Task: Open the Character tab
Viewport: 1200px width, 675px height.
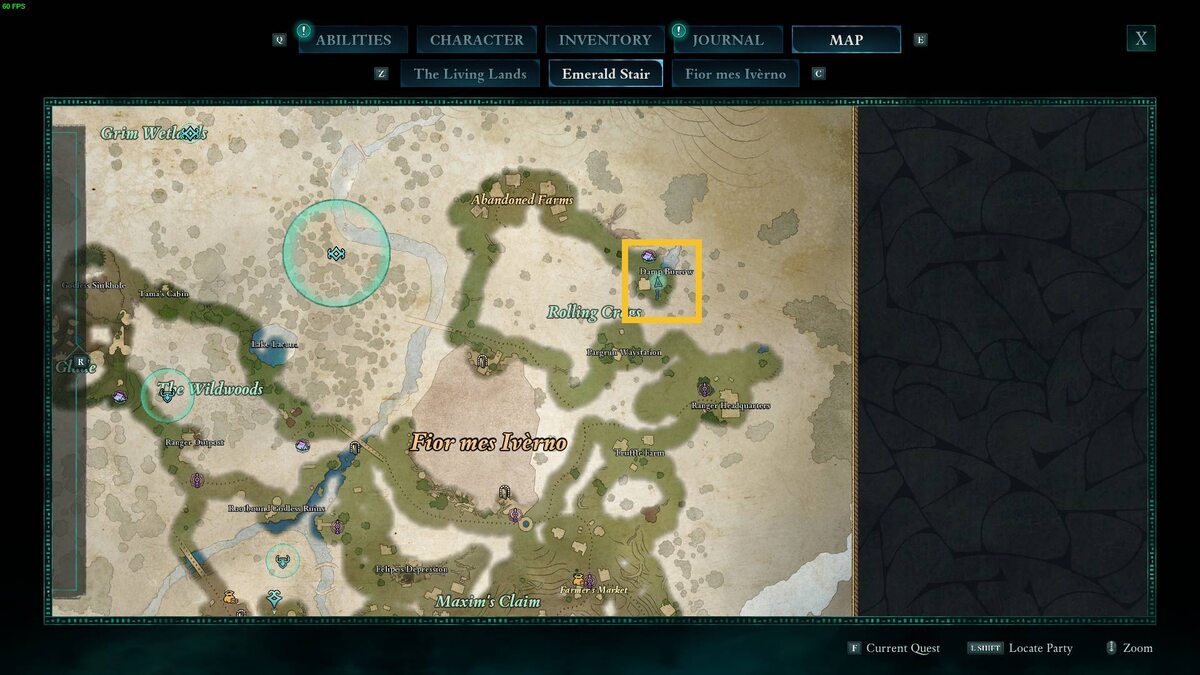Action: (476, 40)
